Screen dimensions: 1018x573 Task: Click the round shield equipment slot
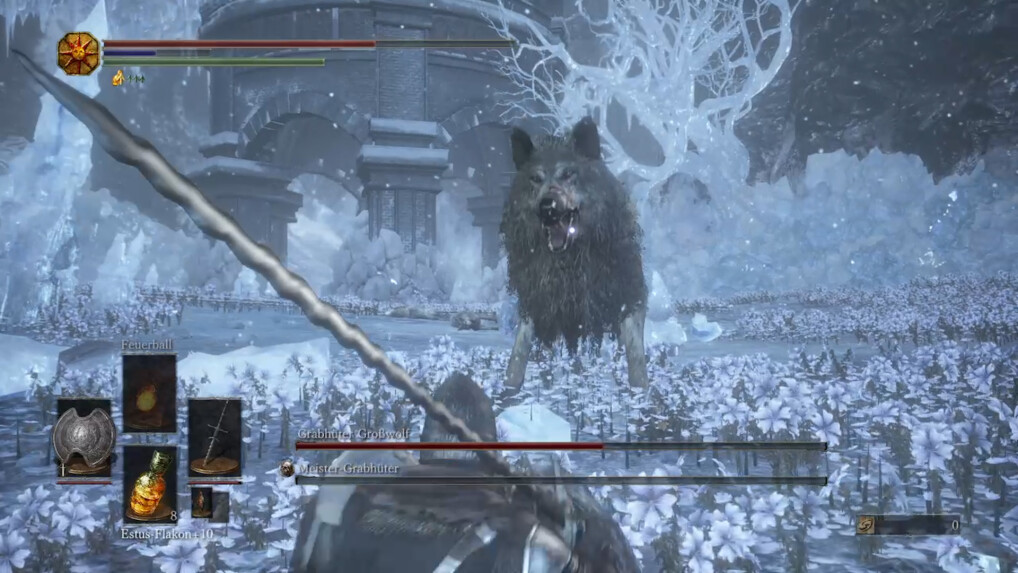click(x=84, y=438)
